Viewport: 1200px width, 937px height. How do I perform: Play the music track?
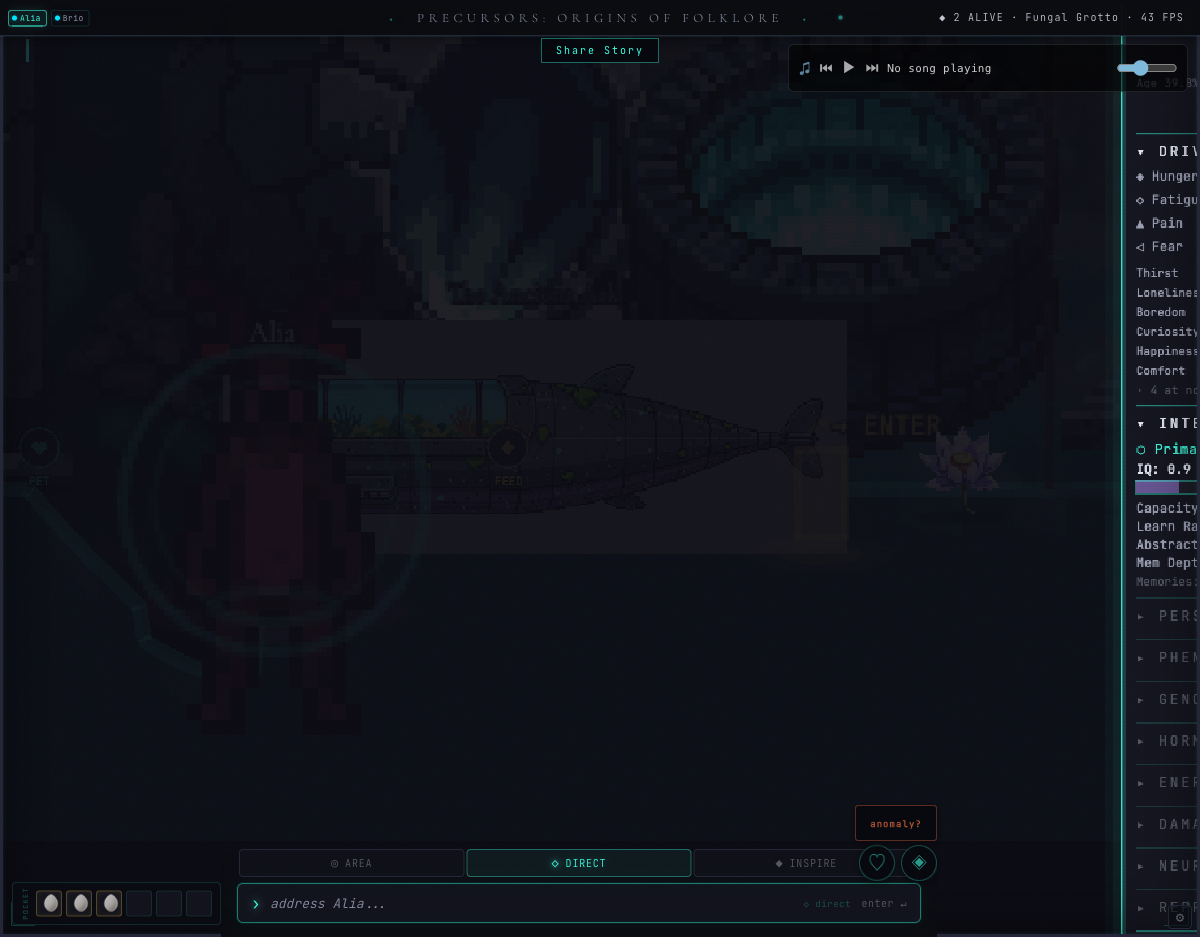click(x=849, y=68)
